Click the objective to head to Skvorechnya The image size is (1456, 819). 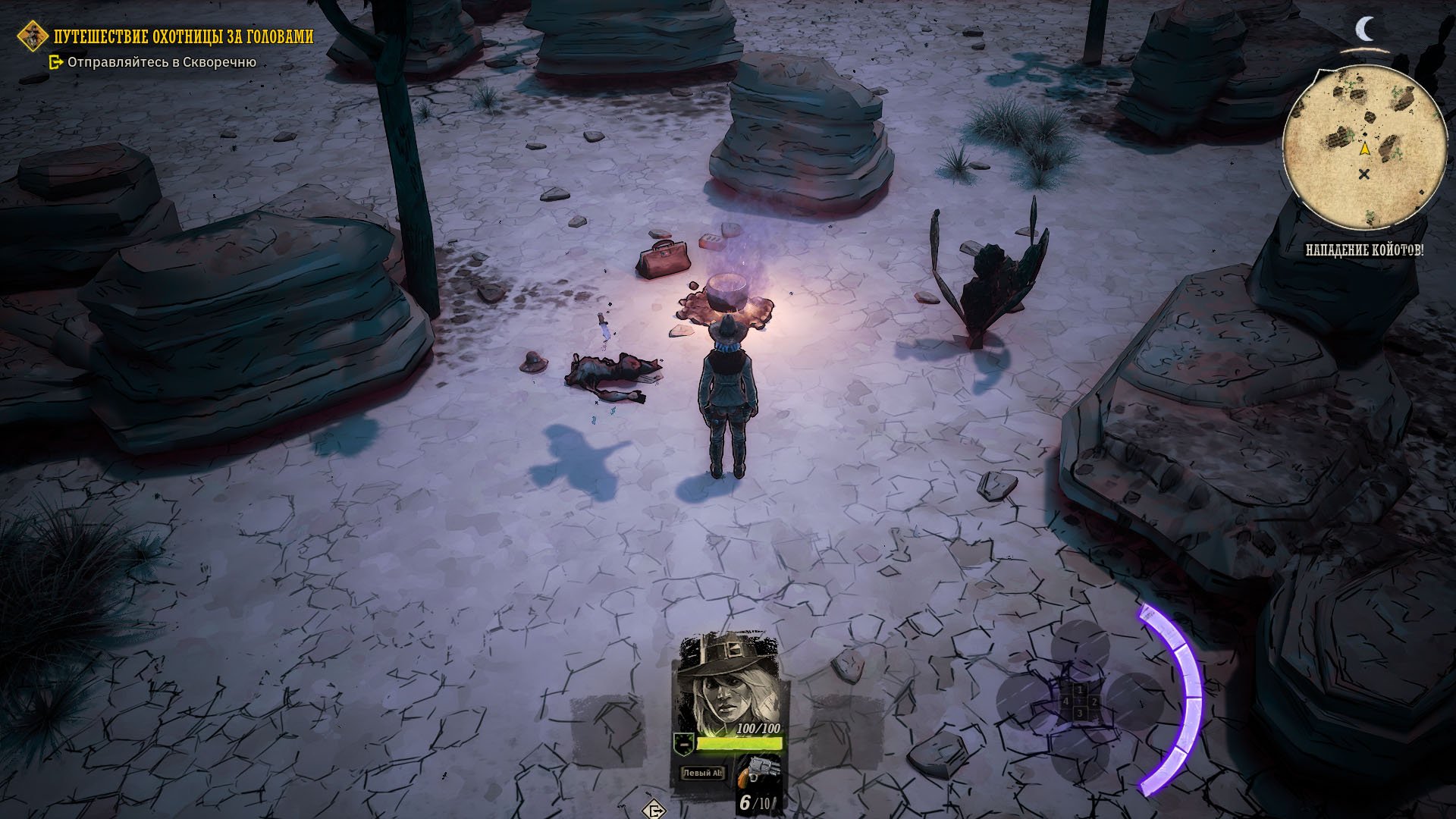(x=162, y=62)
